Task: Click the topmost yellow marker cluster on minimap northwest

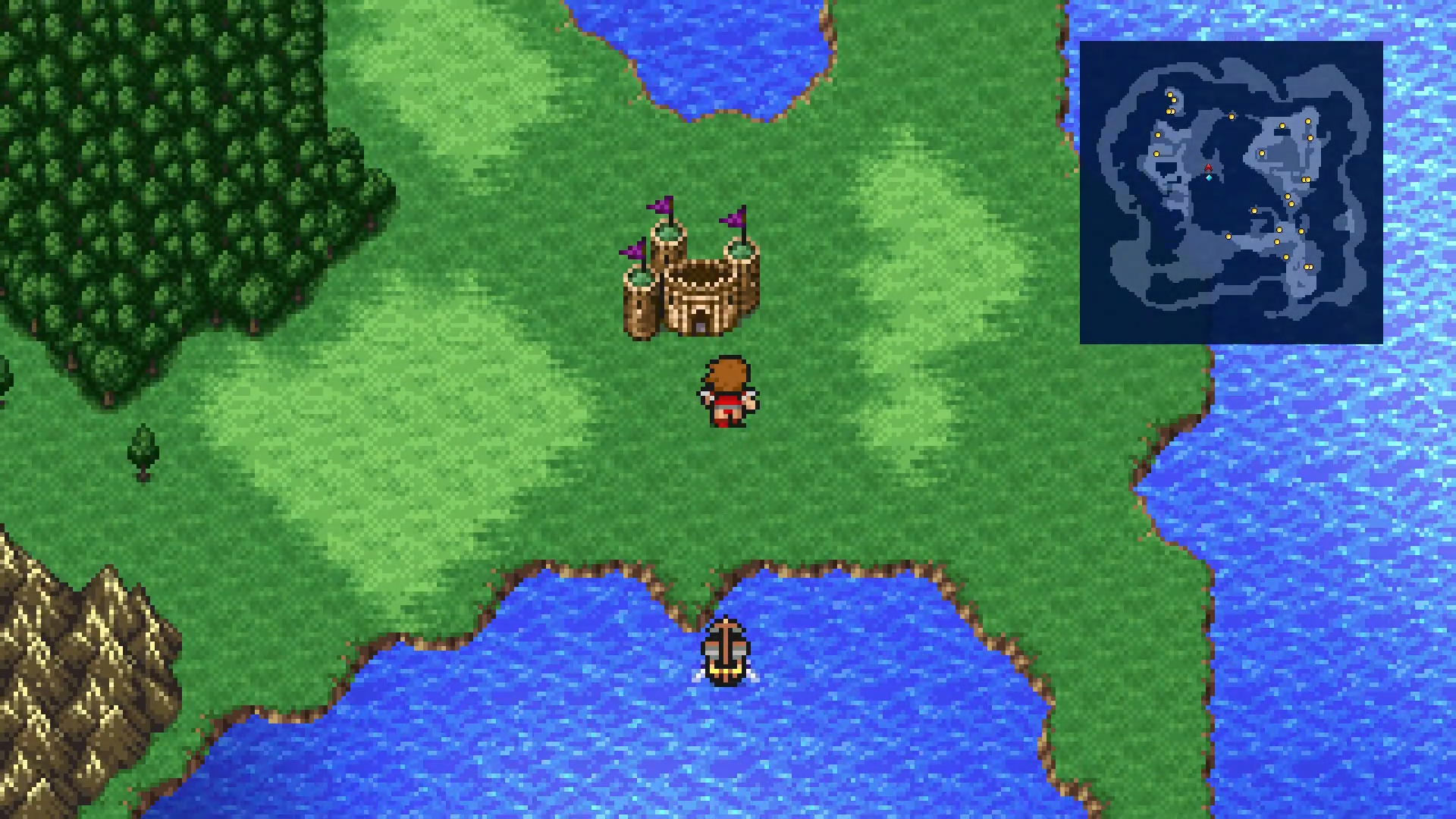Action: pos(1171,95)
